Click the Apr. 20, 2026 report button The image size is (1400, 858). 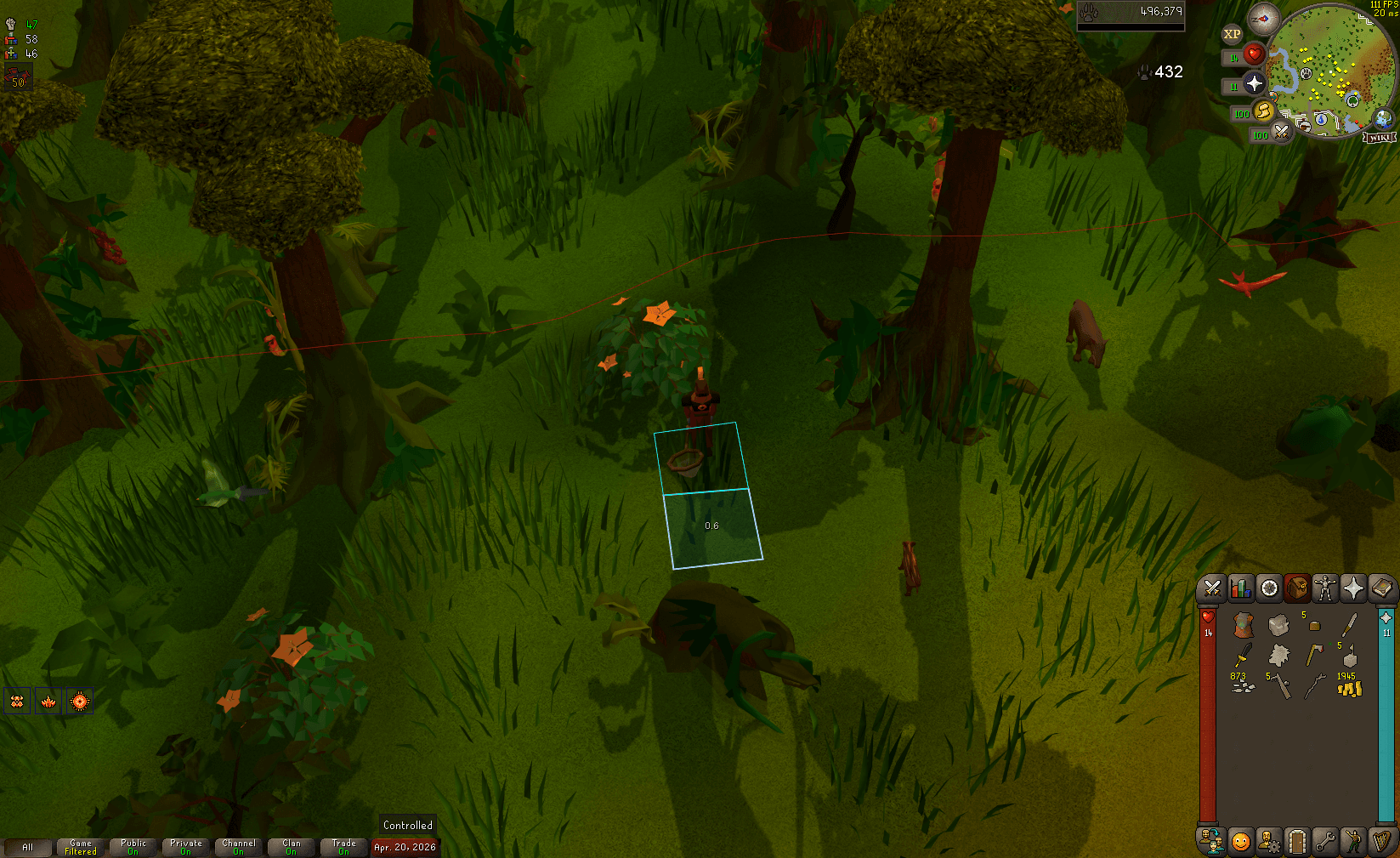coord(405,847)
